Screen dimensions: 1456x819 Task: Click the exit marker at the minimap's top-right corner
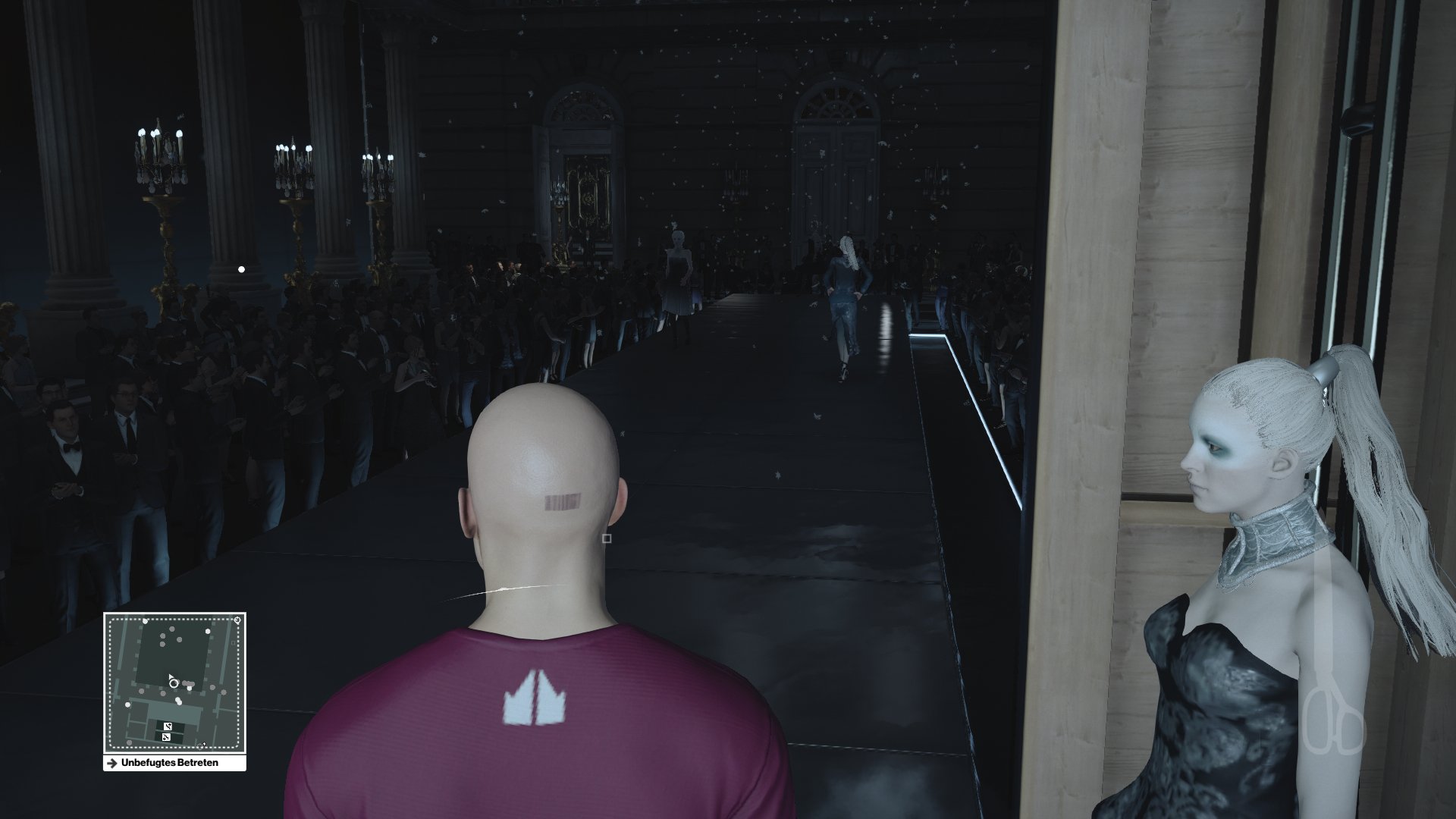pos(237,620)
